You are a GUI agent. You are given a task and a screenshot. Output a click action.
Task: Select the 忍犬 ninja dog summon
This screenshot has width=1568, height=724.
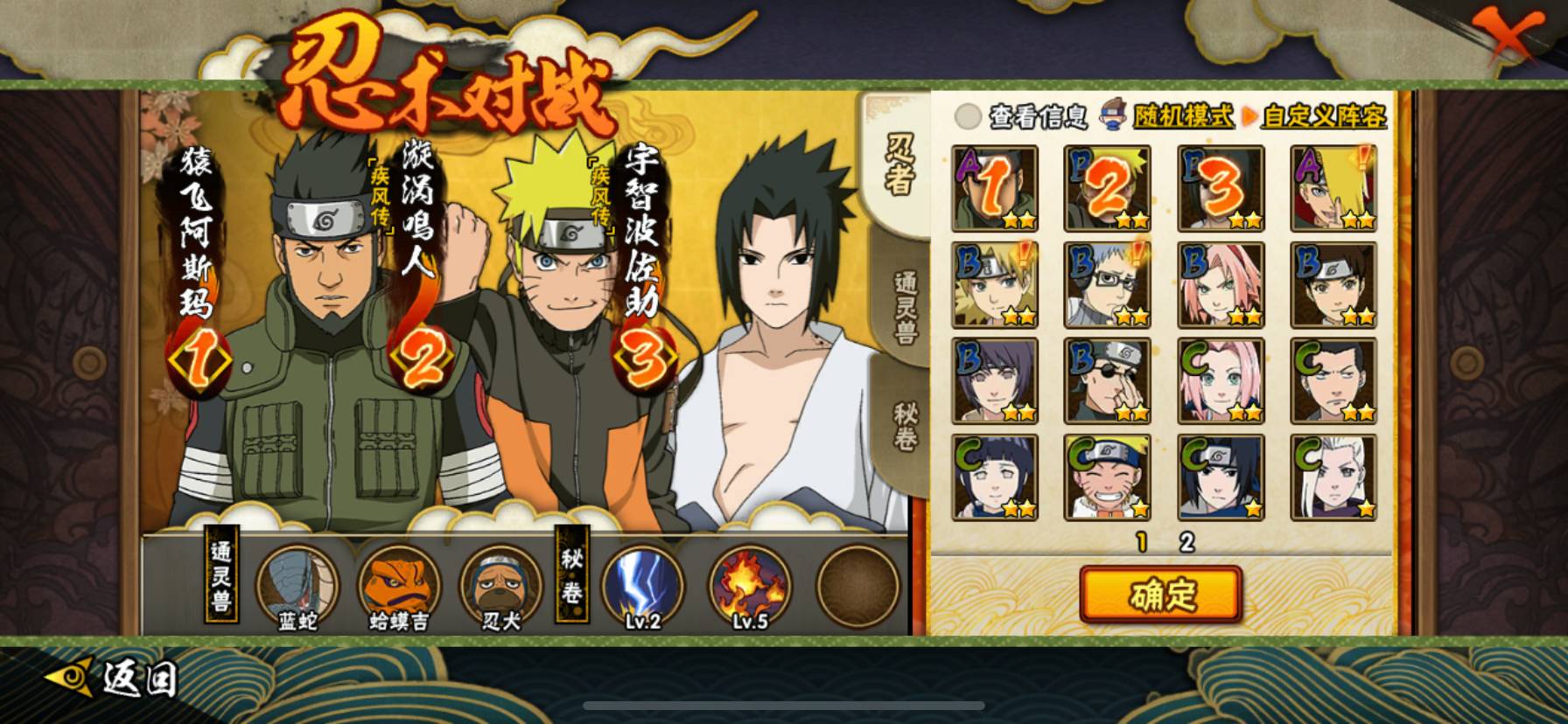(500, 584)
